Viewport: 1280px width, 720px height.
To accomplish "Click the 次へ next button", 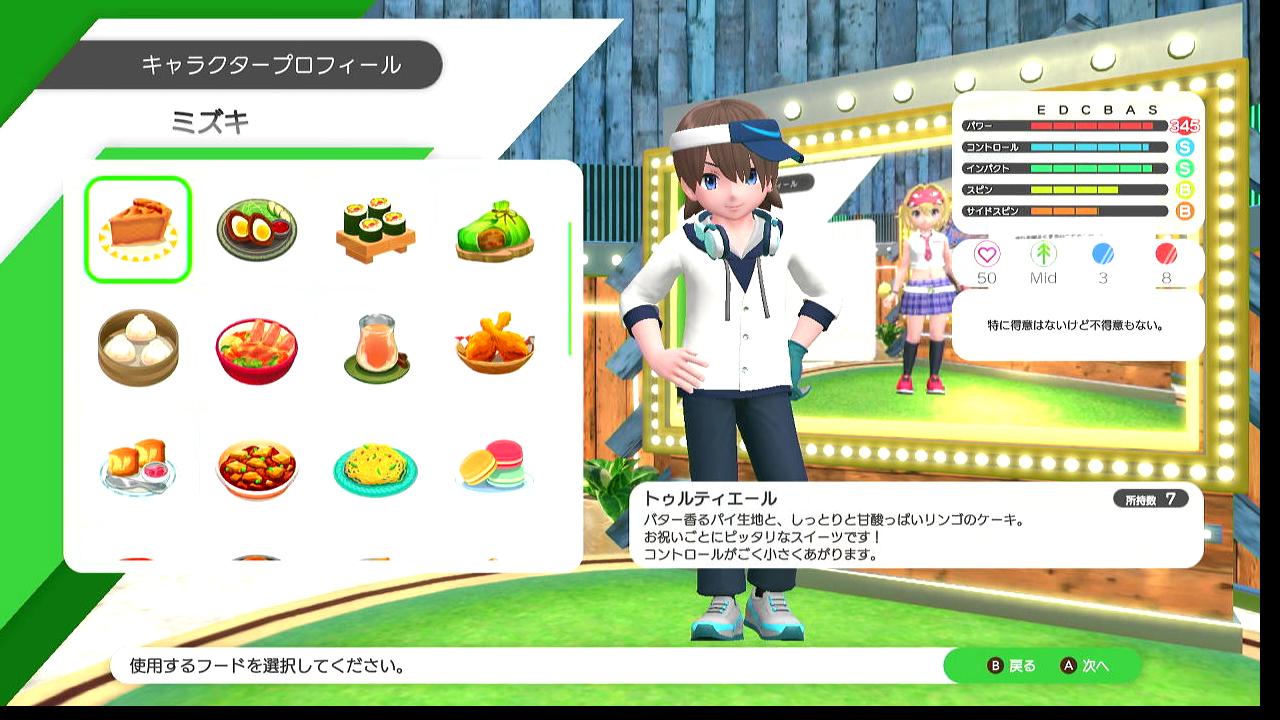I will coord(1085,666).
